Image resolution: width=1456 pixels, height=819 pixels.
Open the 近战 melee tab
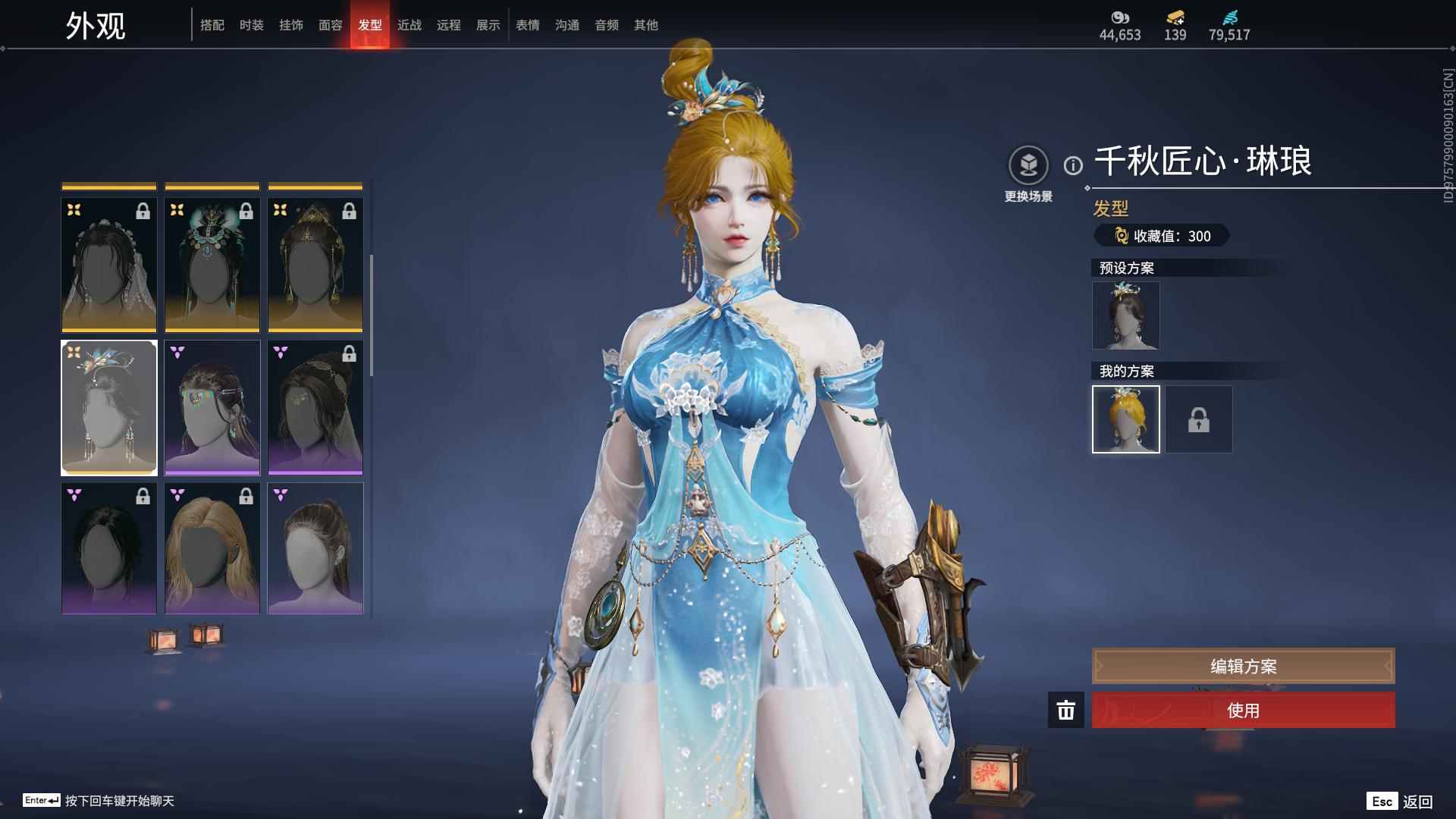coord(409,25)
